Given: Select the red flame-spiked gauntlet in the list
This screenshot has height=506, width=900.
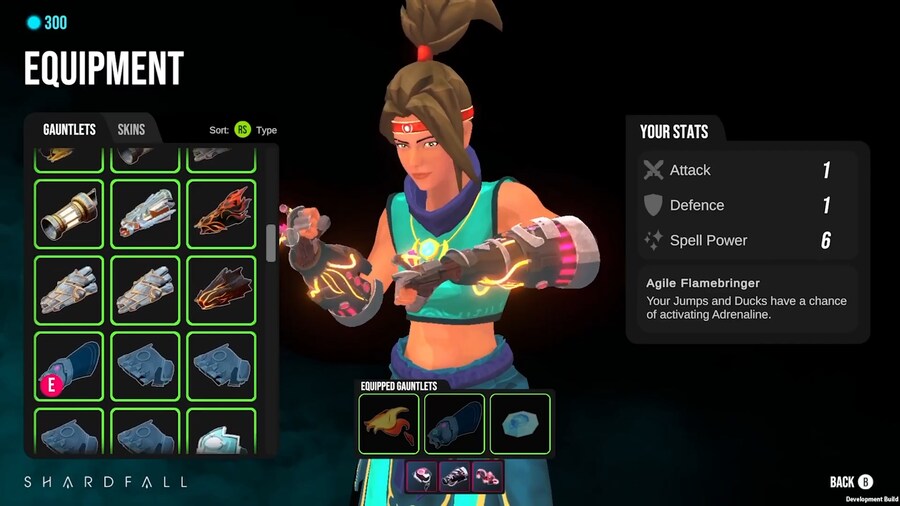Looking at the screenshot, I should coord(221,213).
